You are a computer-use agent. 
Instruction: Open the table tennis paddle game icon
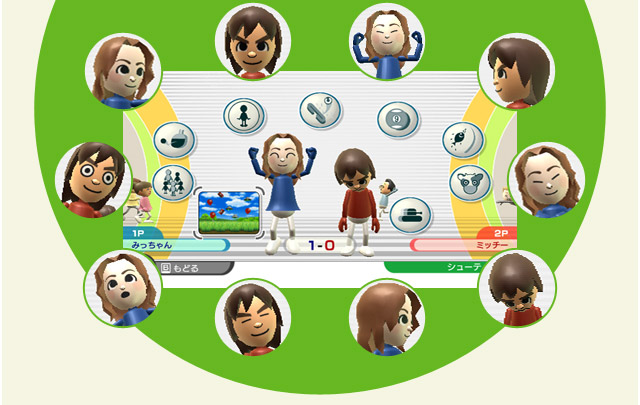[320, 109]
